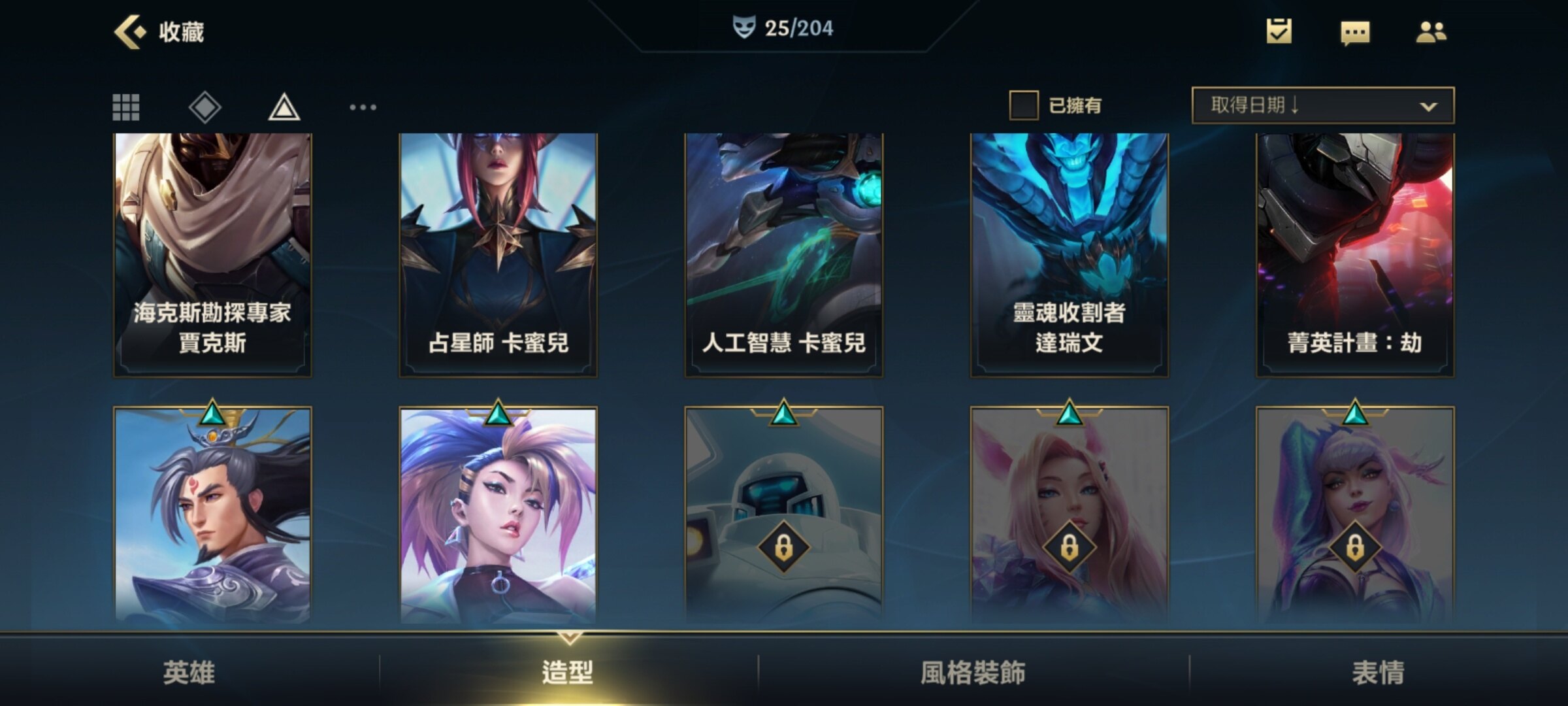Switch to the 英雄 tab
Image resolution: width=1568 pixels, height=706 pixels.
click(x=189, y=672)
